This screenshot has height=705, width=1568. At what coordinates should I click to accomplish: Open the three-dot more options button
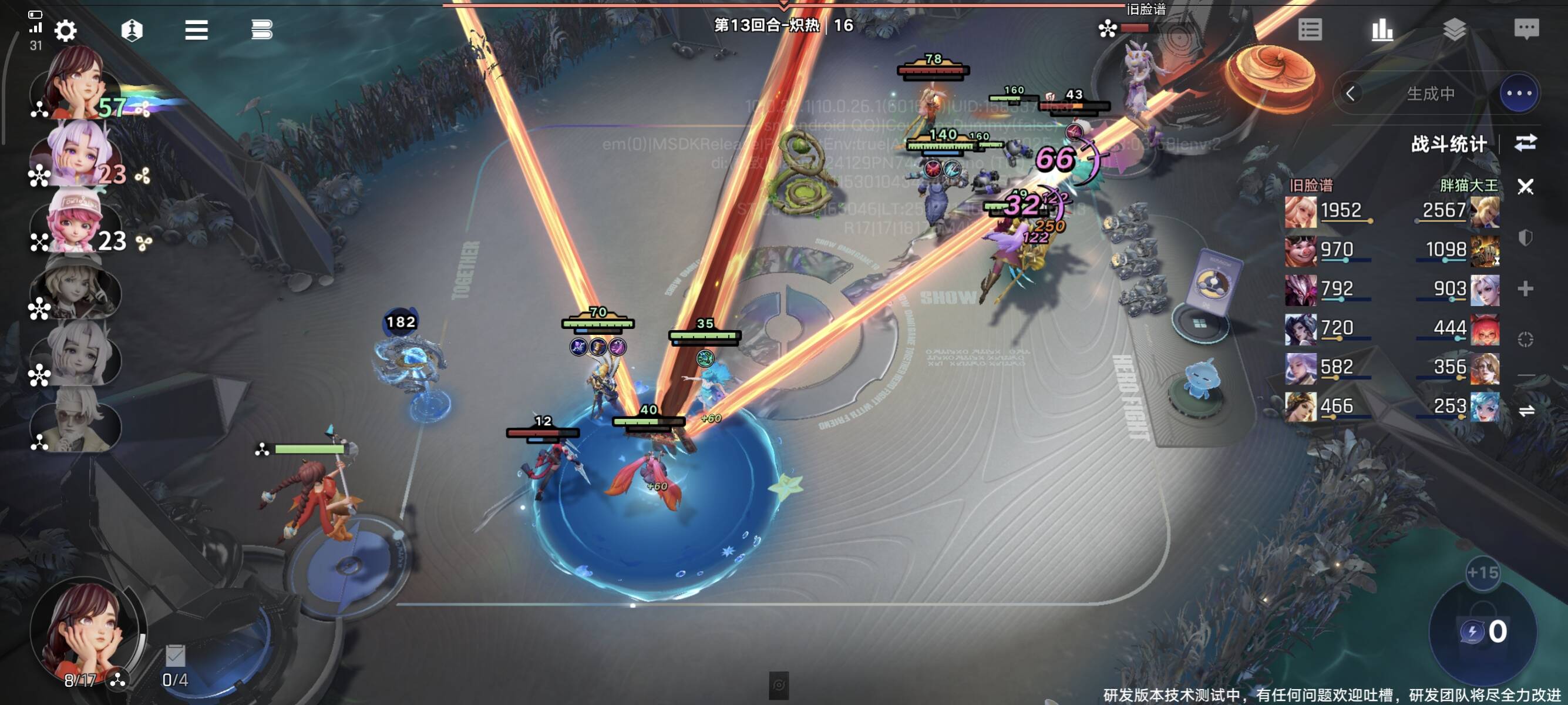(1518, 94)
